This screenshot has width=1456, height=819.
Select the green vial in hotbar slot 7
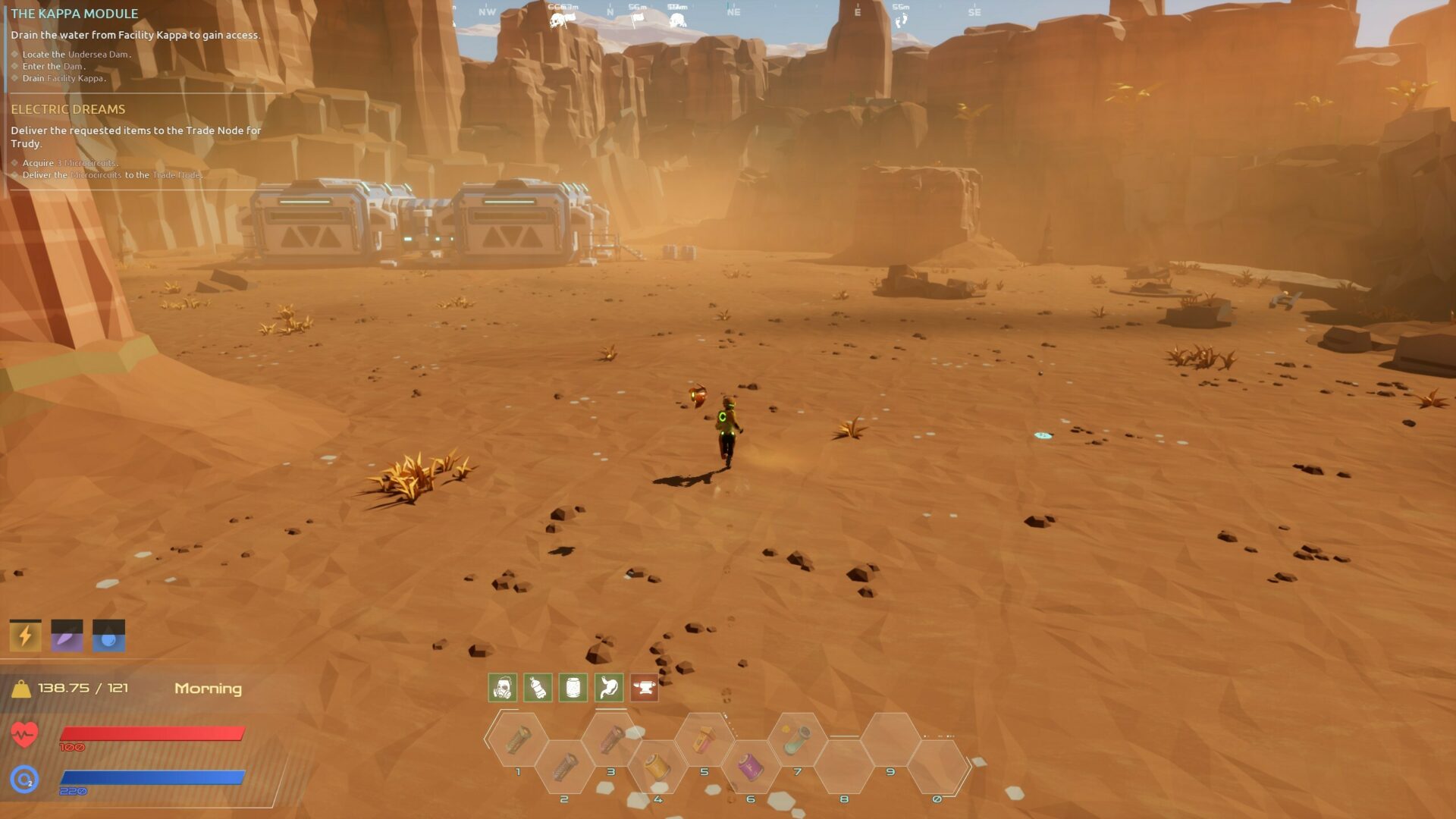coord(796,739)
